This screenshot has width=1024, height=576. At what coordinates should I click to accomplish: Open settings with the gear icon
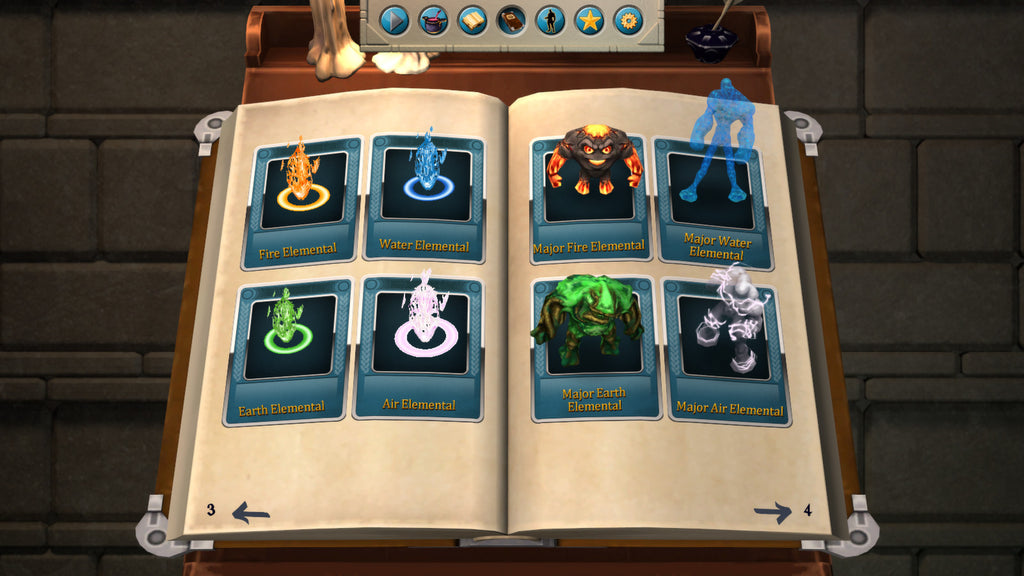[628, 20]
